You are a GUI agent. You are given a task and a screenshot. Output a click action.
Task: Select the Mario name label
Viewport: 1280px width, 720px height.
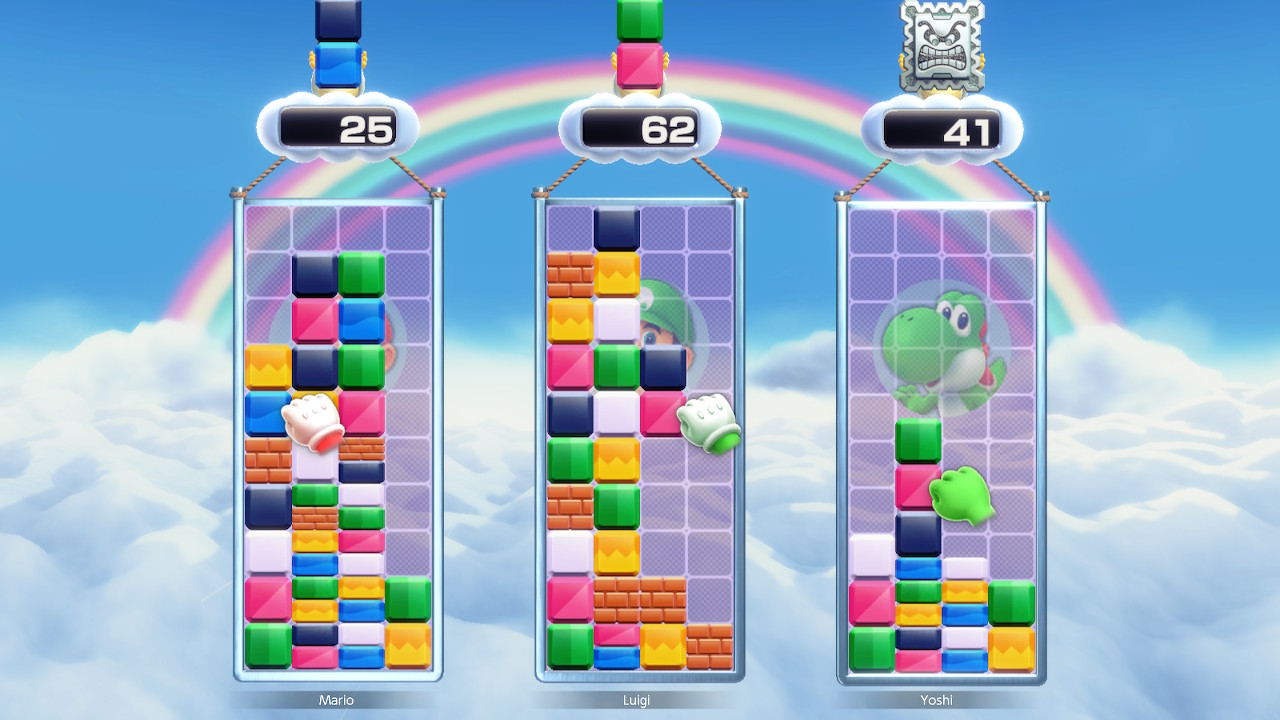point(336,701)
